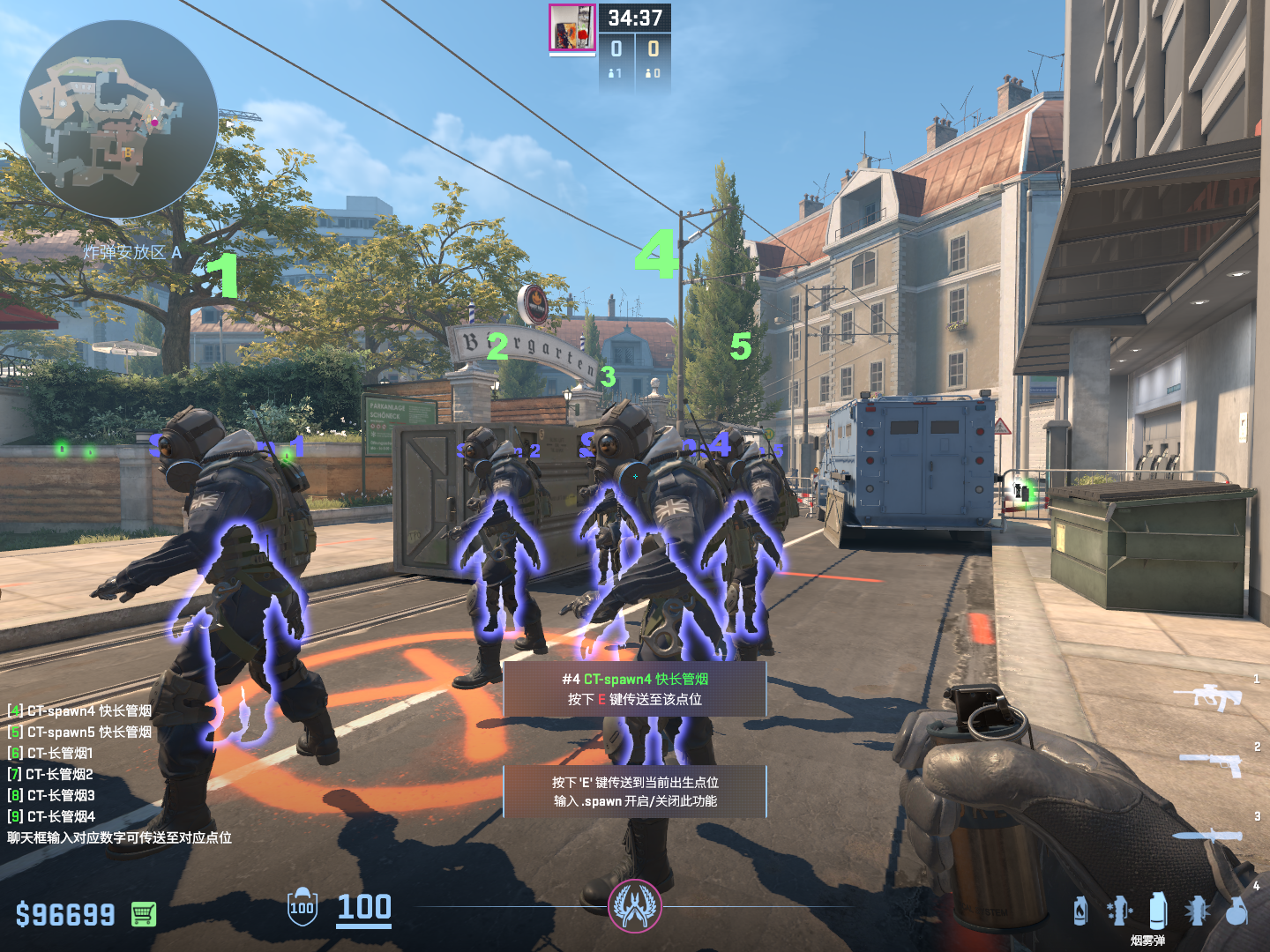
Task: Pick the HE grenade icon
Action: [x=1237, y=911]
